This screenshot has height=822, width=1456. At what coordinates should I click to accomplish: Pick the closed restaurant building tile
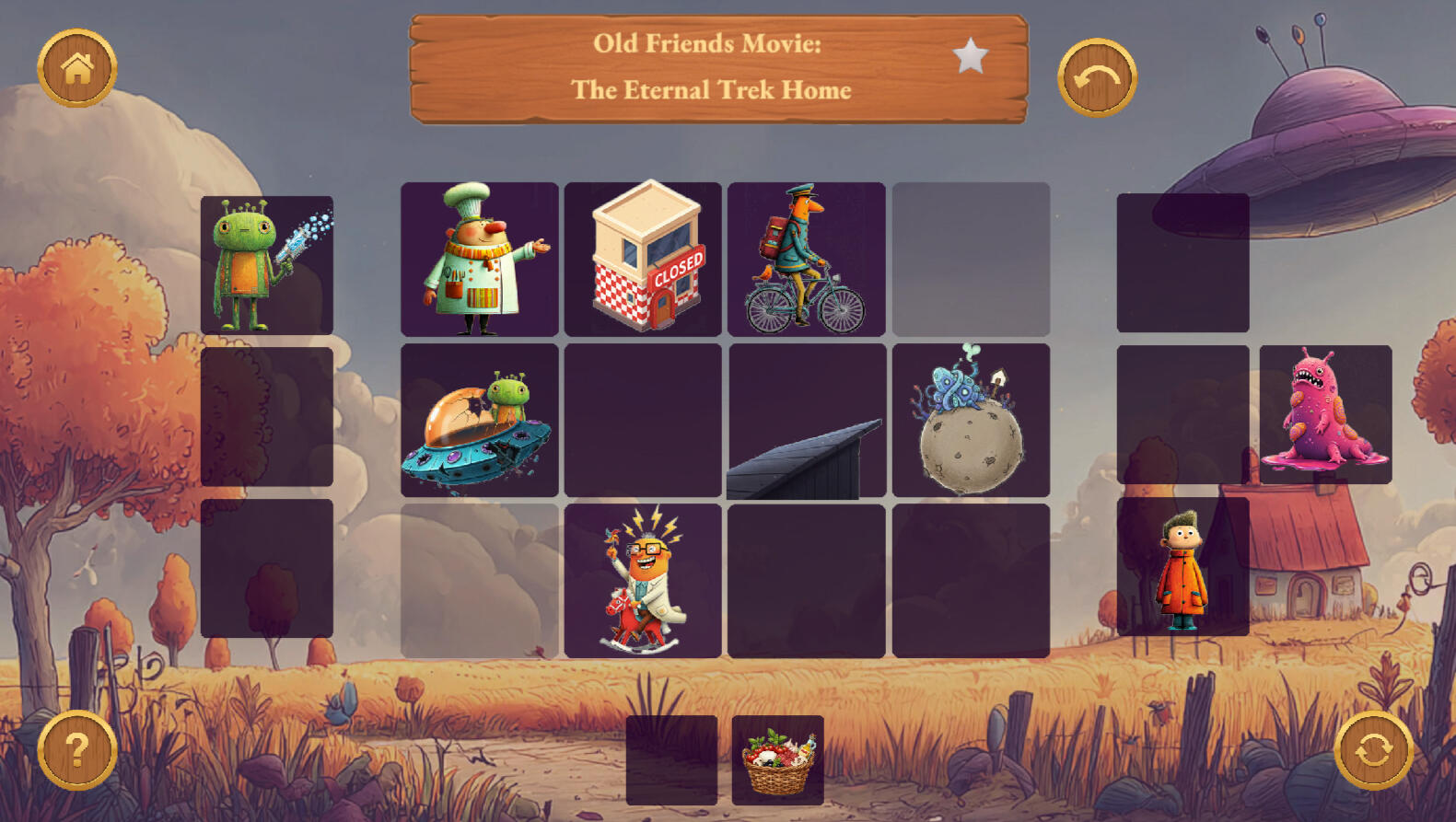coord(643,259)
